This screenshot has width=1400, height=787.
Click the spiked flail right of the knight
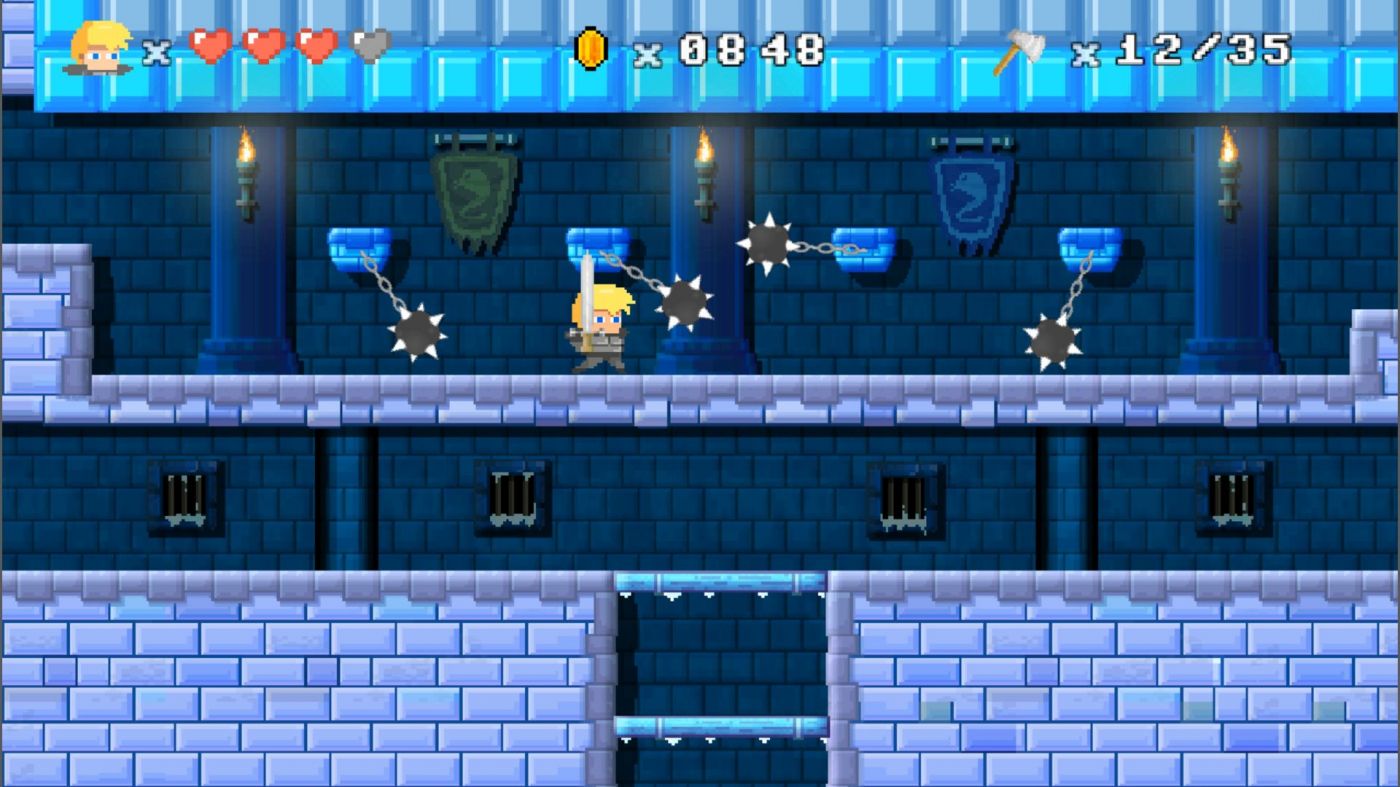click(x=684, y=302)
